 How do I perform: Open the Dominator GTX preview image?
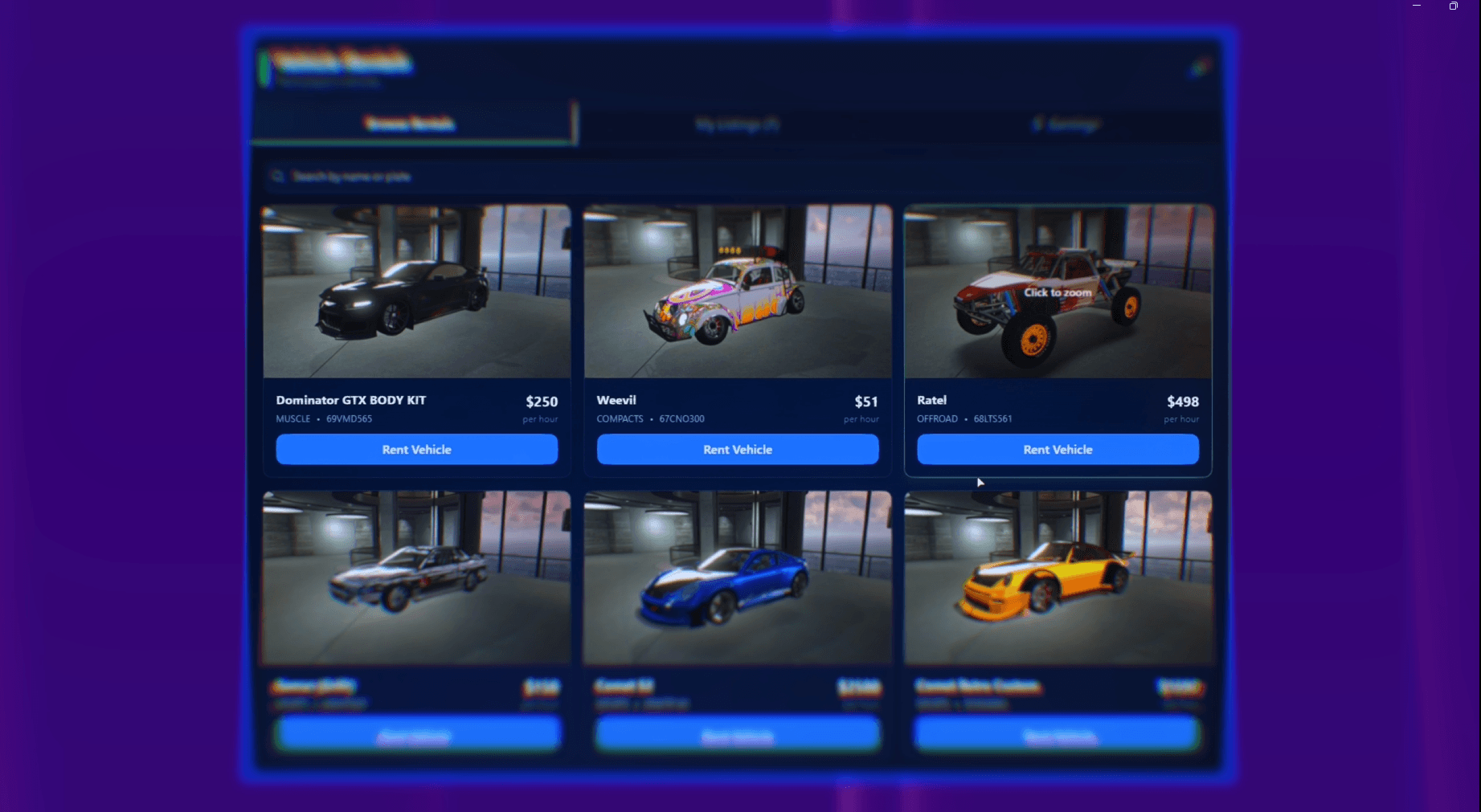click(416, 292)
